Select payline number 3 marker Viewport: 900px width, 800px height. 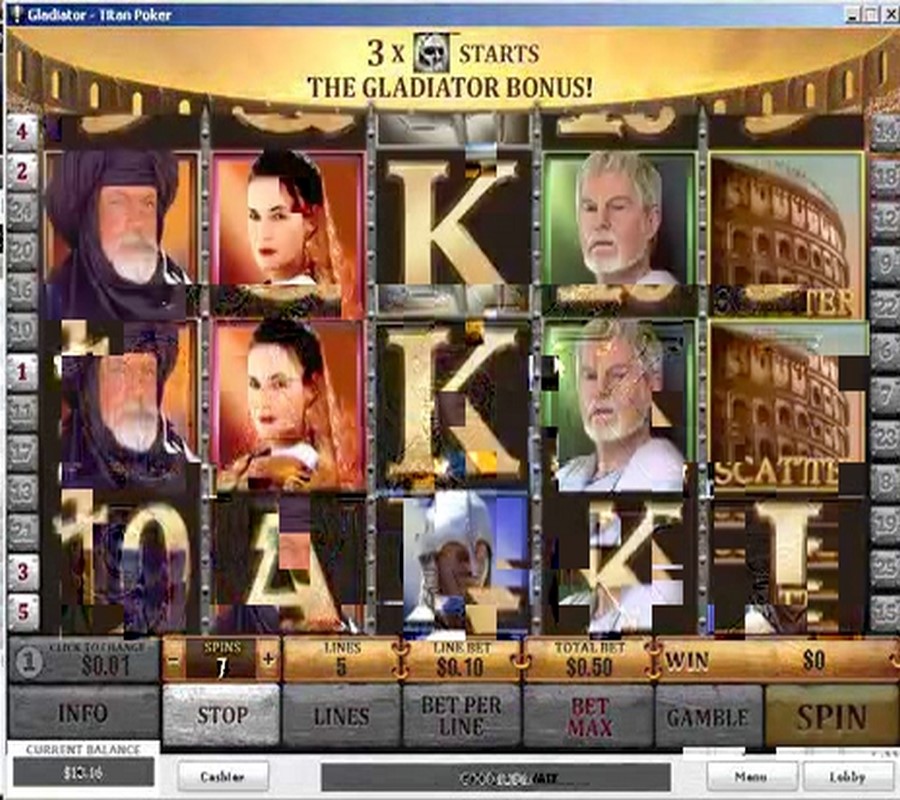pyautogui.click(x=22, y=572)
